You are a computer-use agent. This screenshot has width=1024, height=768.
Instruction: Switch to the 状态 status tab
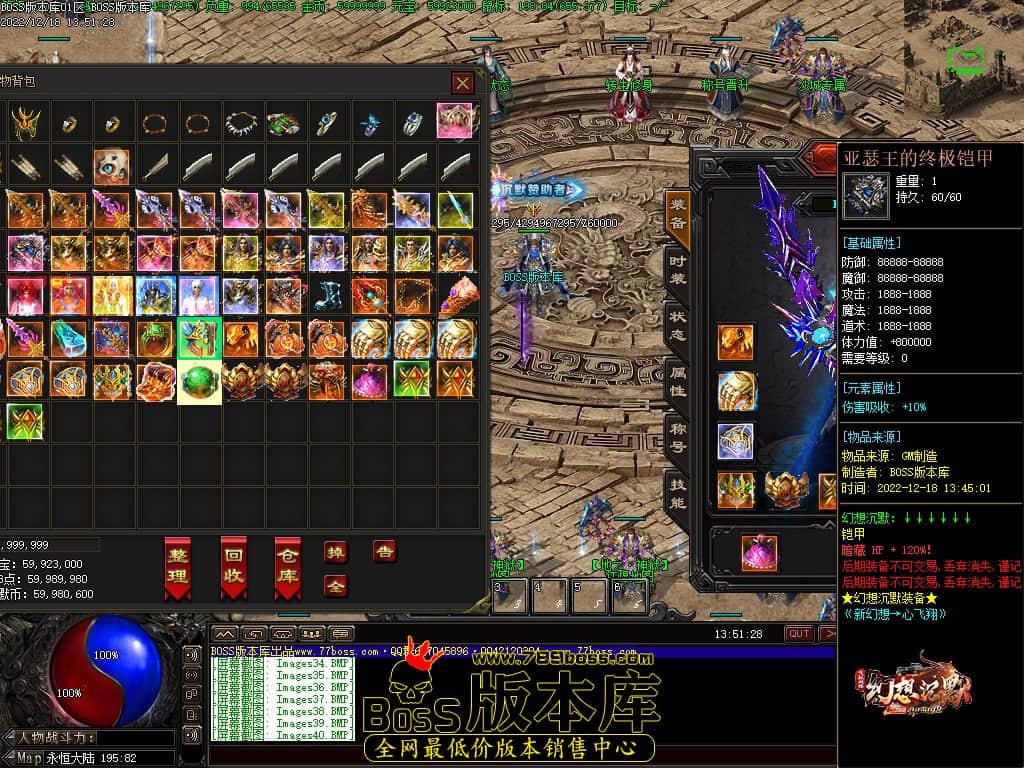coord(678,326)
